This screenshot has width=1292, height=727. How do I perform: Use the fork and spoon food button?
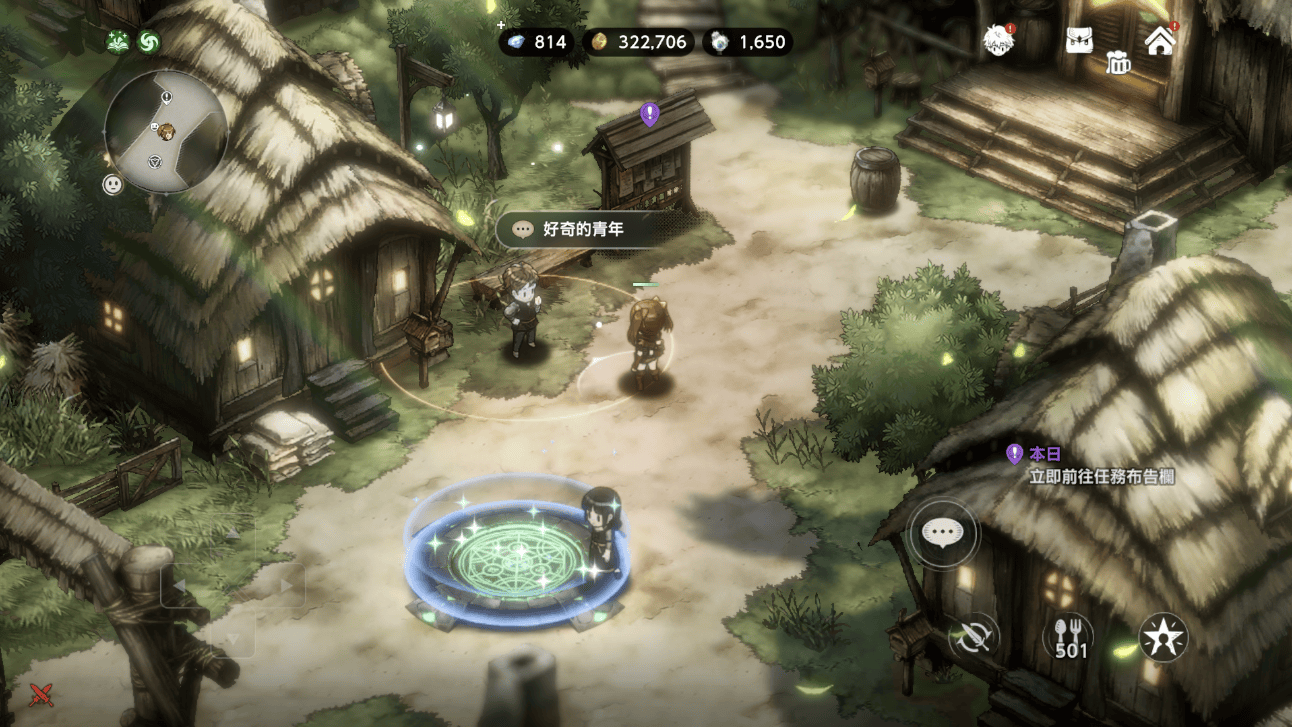point(1070,637)
